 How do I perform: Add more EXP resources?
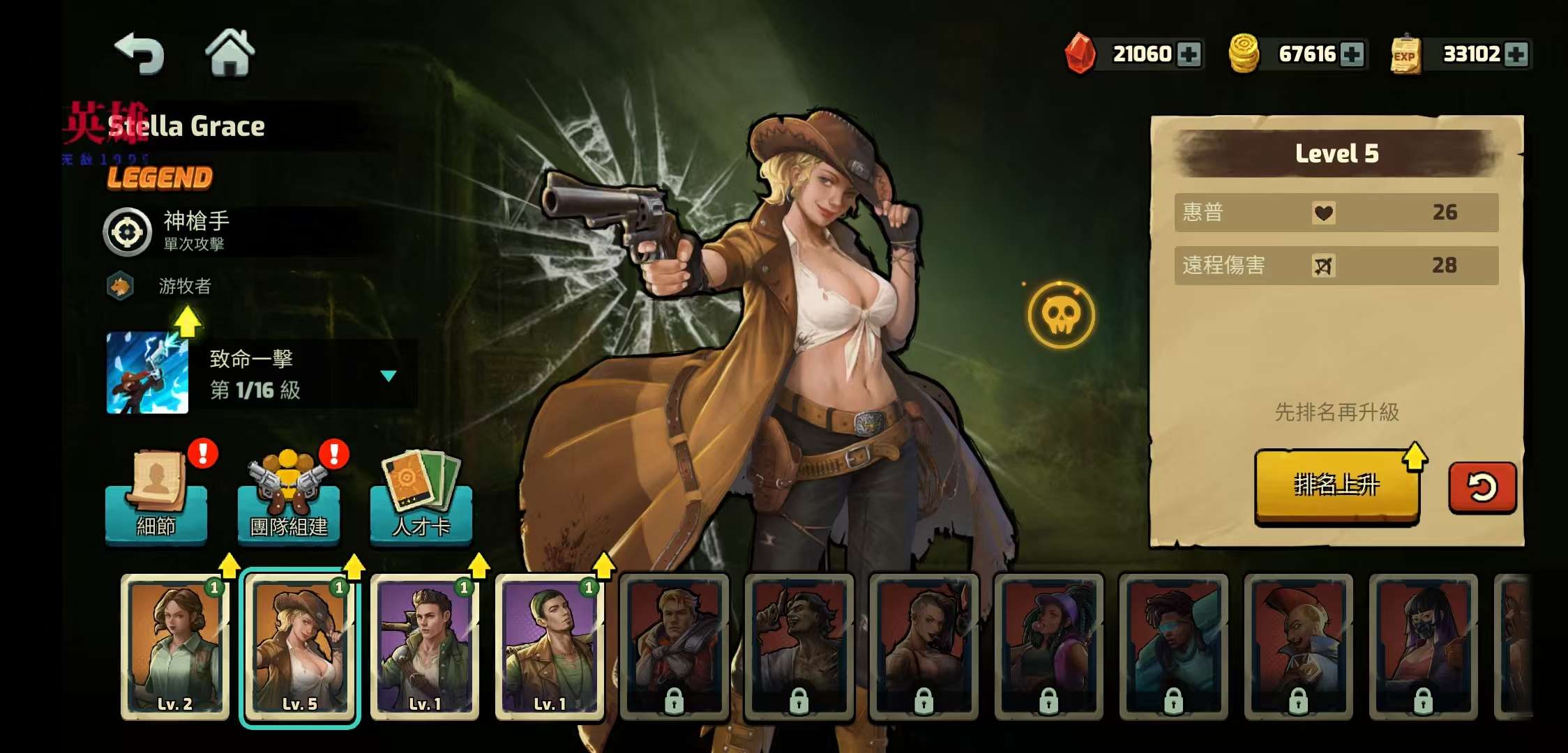(1516, 54)
